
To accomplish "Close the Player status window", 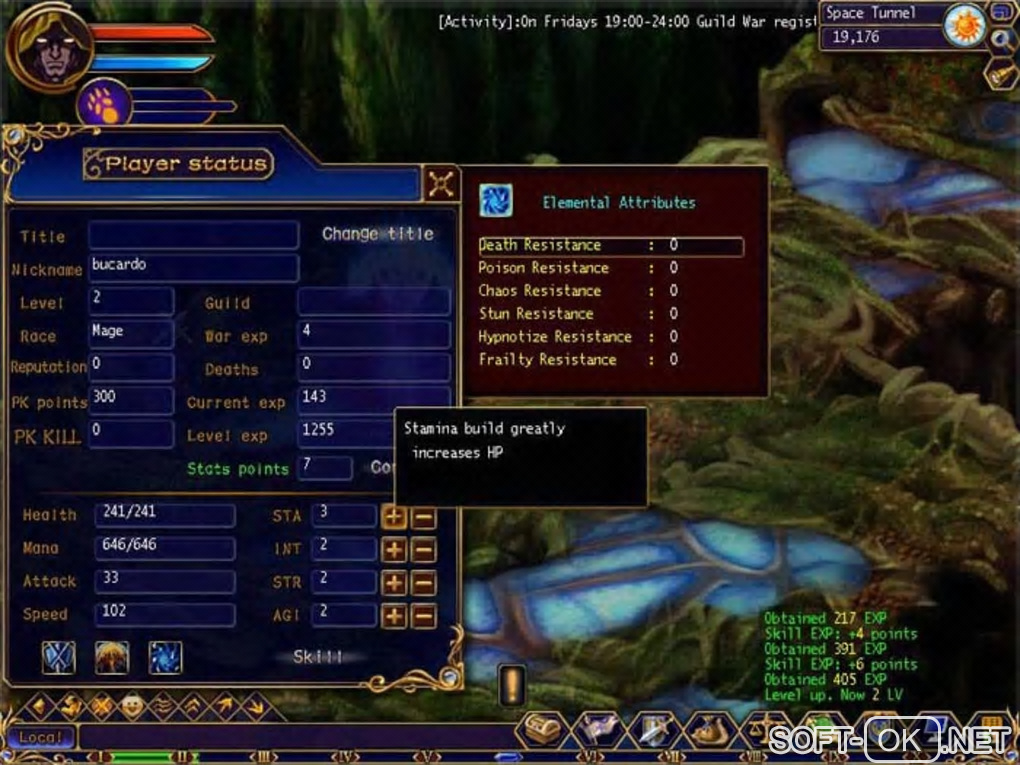I will coord(441,183).
